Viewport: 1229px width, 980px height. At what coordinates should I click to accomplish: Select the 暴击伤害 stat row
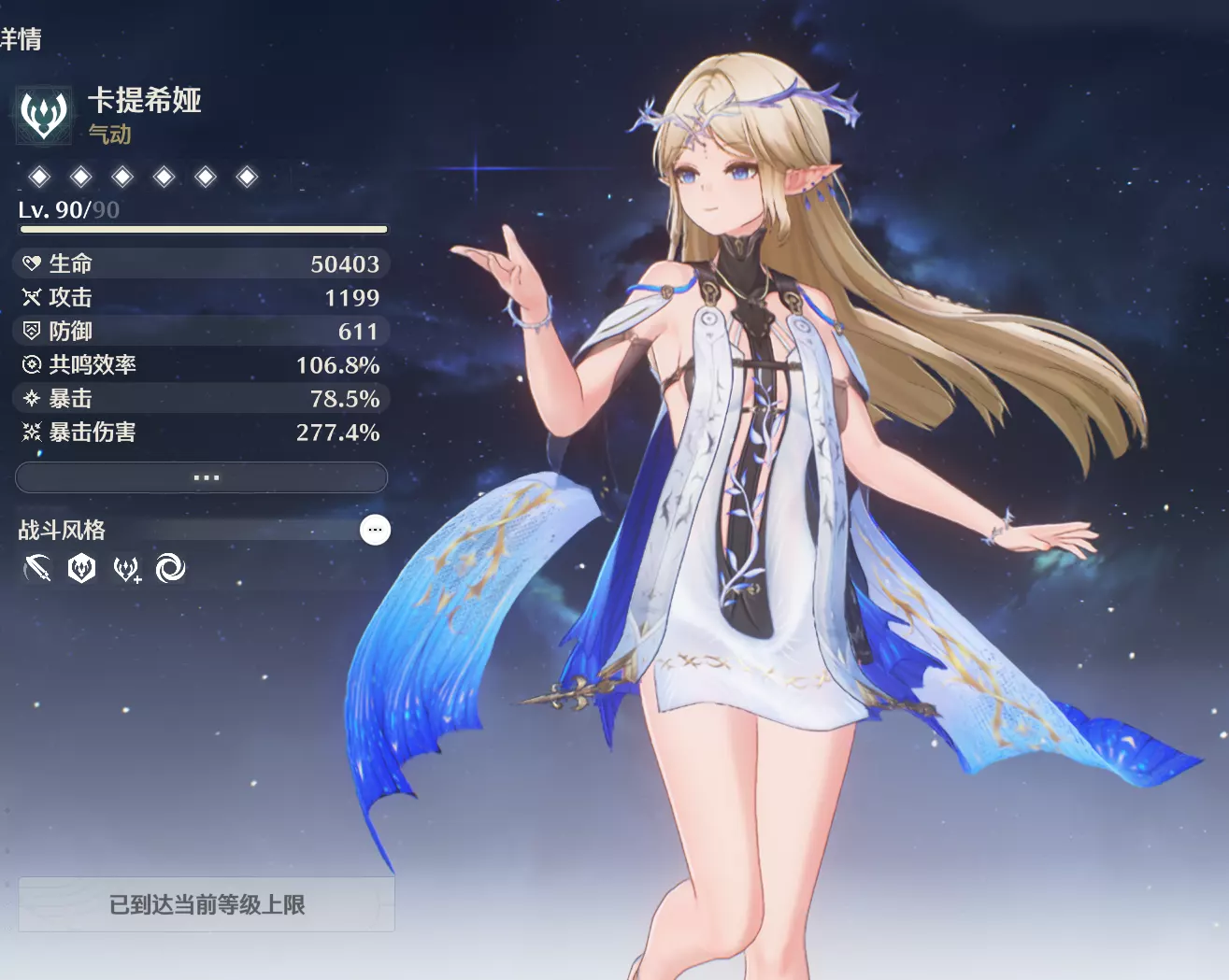[x=201, y=432]
